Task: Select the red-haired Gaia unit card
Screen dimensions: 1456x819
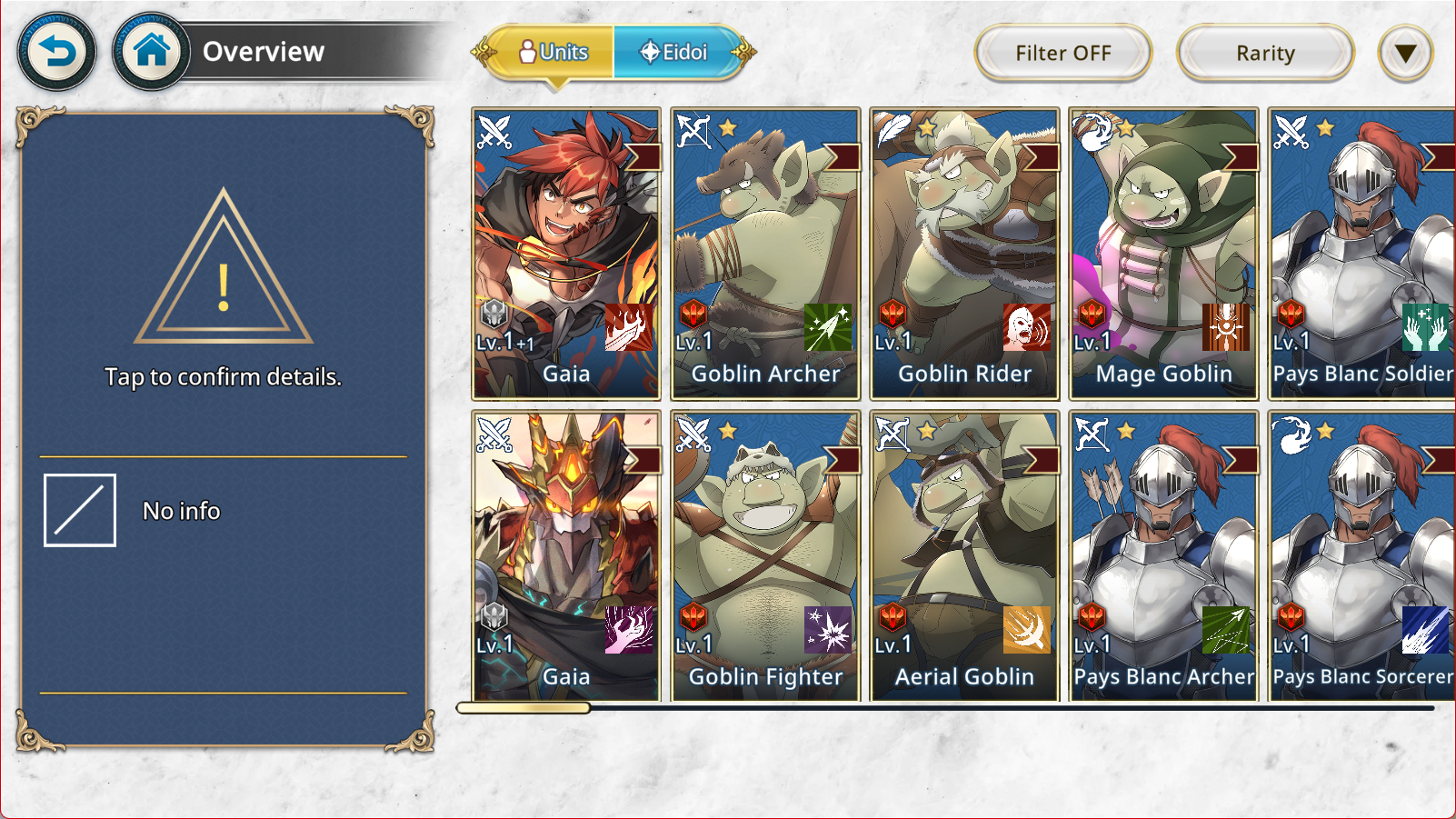Action: (566, 254)
